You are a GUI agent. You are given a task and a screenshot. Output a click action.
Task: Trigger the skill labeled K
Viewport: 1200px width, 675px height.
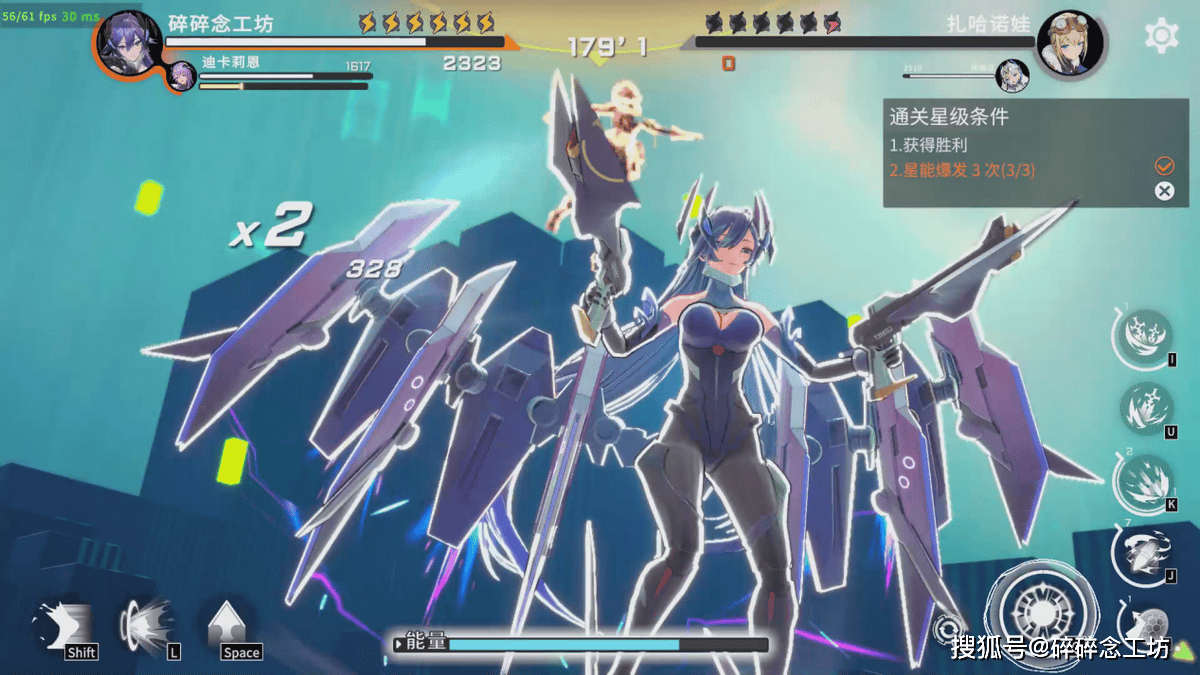coord(1142,480)
